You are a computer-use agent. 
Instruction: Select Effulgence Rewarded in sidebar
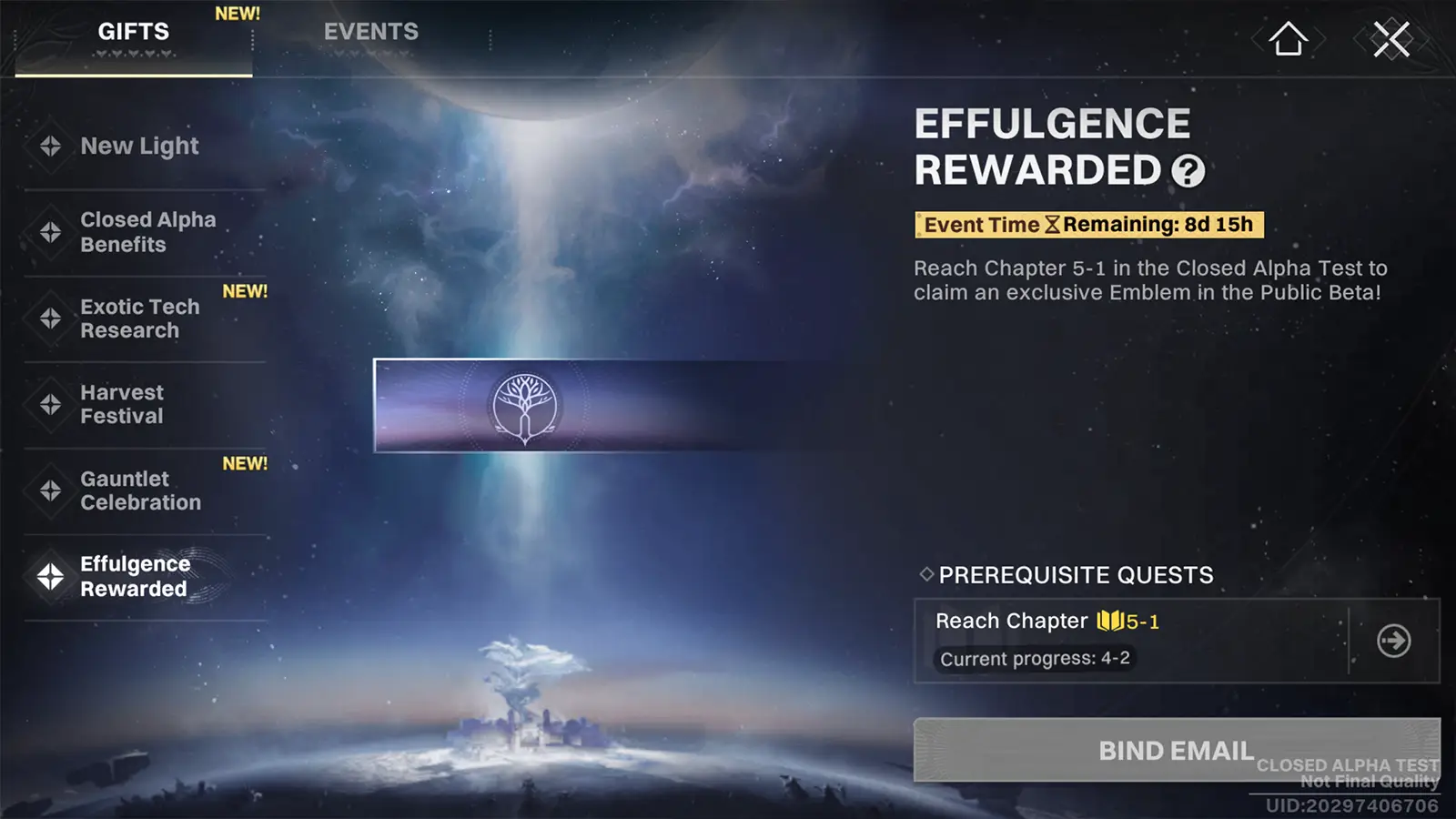click(x=135, y=576)
